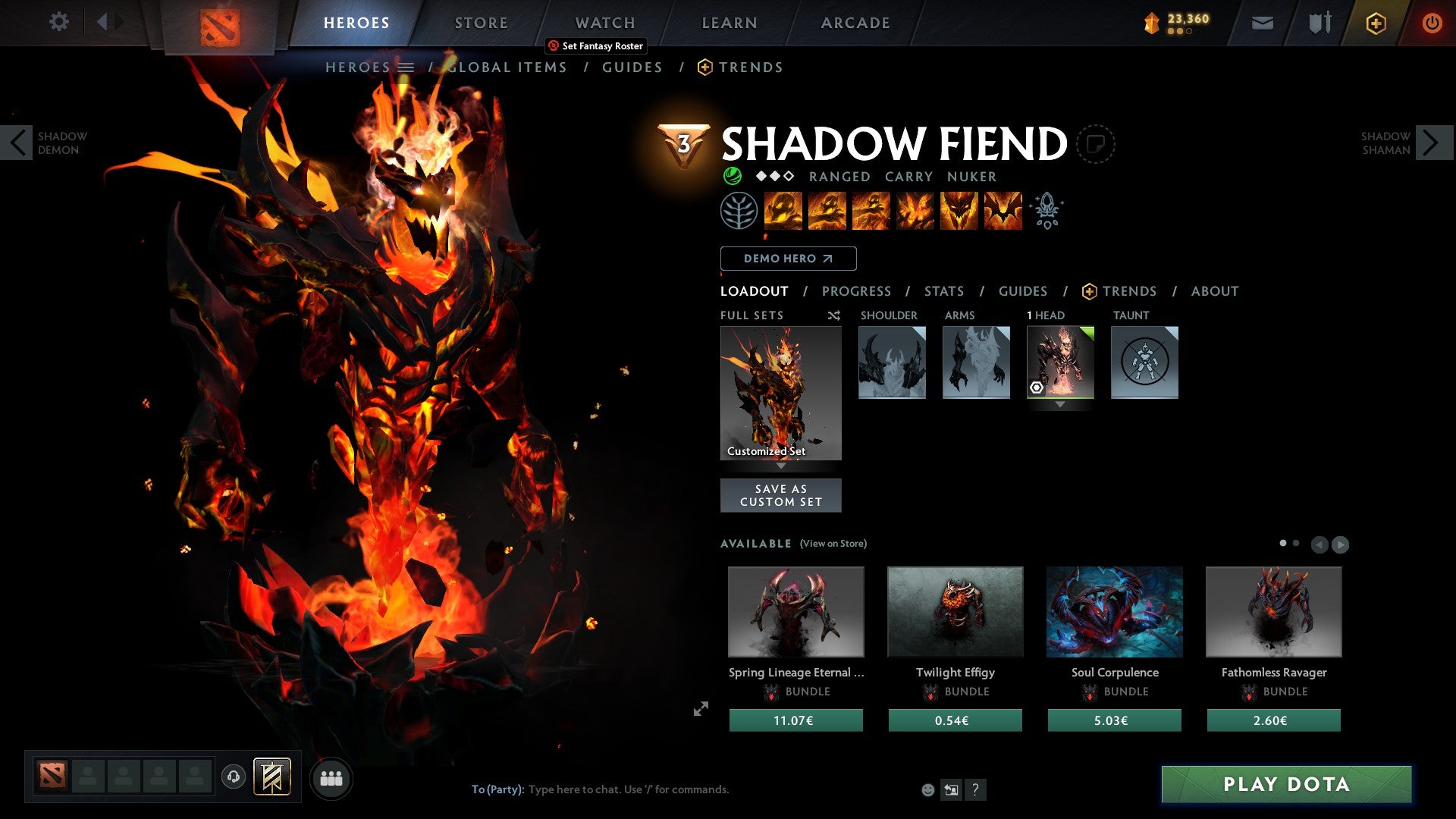Click the View on Store link
Viewport: 1456px width, 819px height.
[833, 544]
